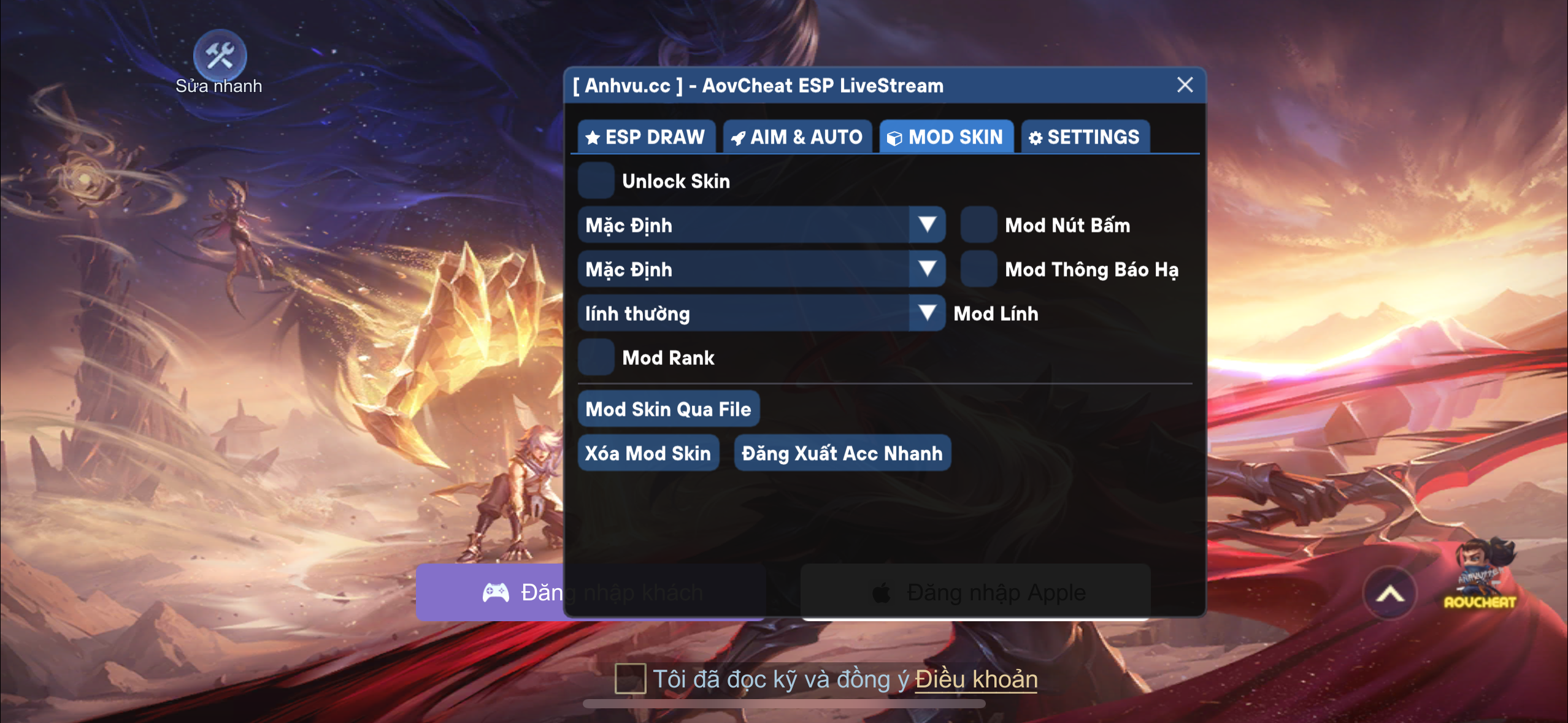The image size is (1568, 723).
Task: Select the star icon on ESP DRAW tab
Action: coord(593,137)
